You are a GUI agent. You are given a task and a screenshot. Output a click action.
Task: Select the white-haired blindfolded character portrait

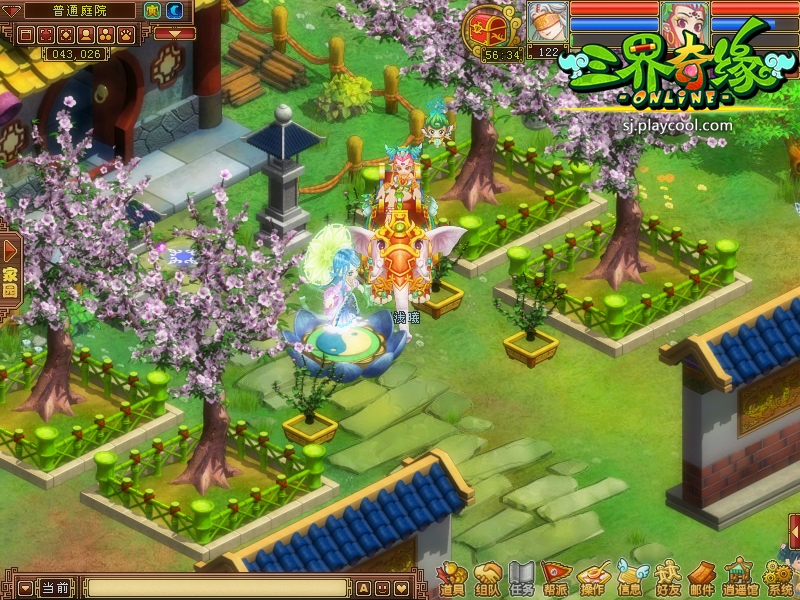[x=547, y=21]
